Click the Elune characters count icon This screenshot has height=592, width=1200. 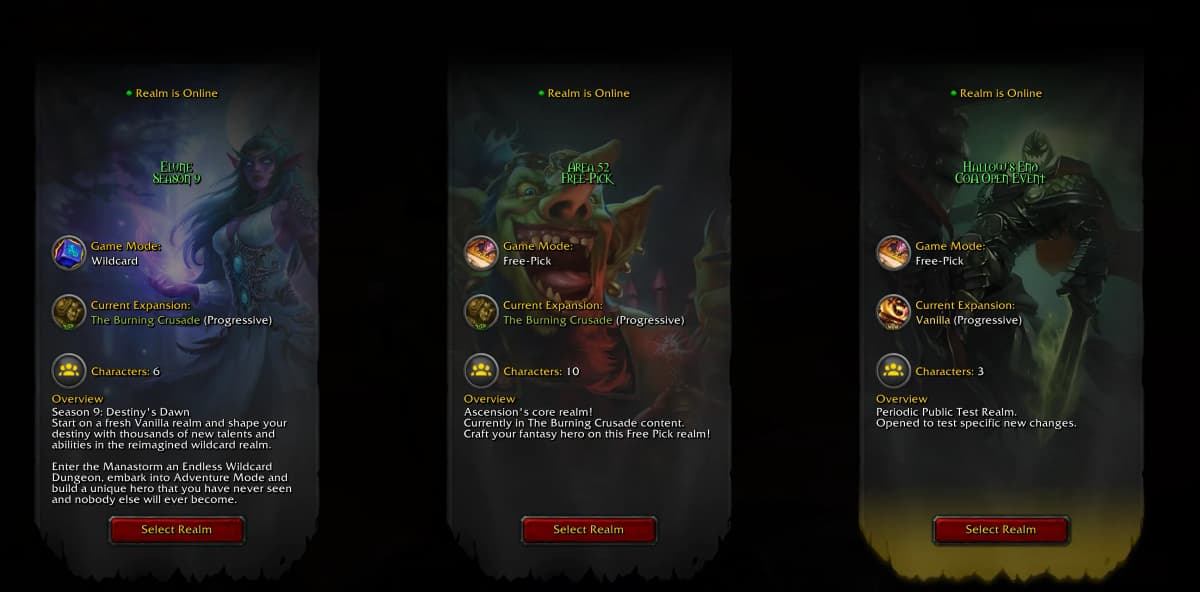pyautogui.click(x=69, y=371)
